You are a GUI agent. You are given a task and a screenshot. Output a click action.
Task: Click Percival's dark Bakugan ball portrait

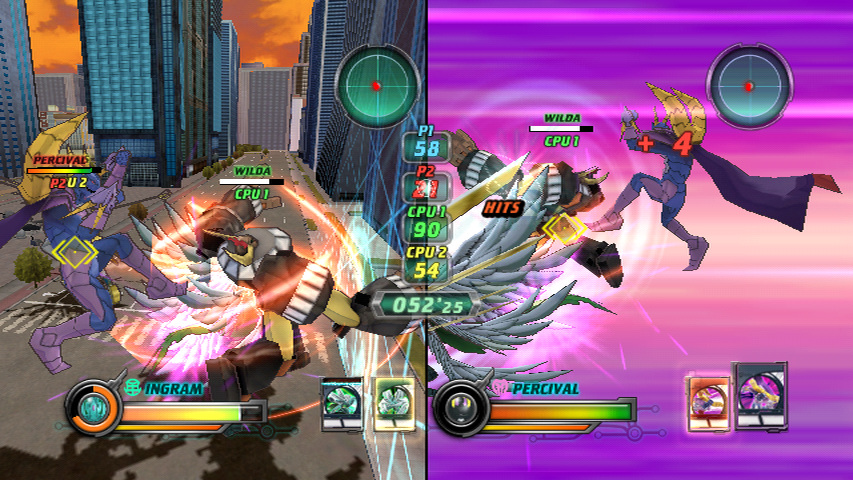(463, 407)
